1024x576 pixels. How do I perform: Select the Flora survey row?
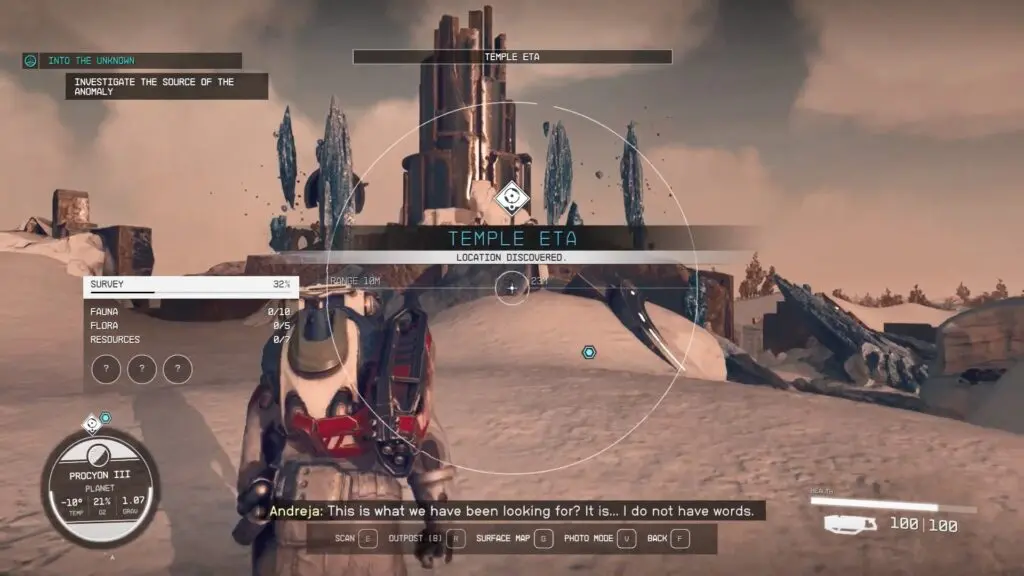click(x=192, y=326)
